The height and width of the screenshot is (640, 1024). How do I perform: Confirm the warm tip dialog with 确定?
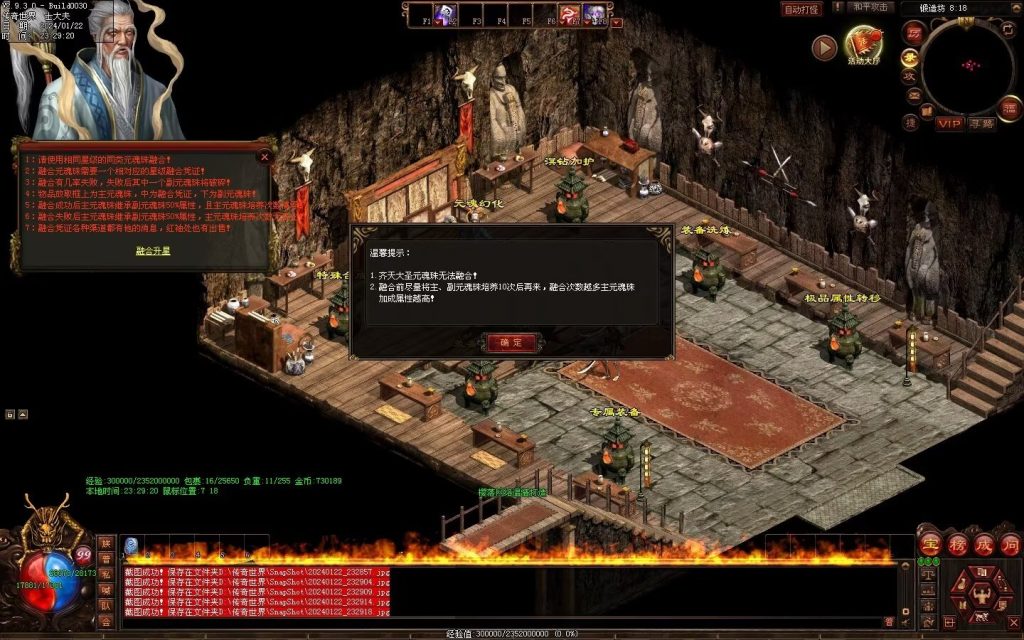[511, 342]
